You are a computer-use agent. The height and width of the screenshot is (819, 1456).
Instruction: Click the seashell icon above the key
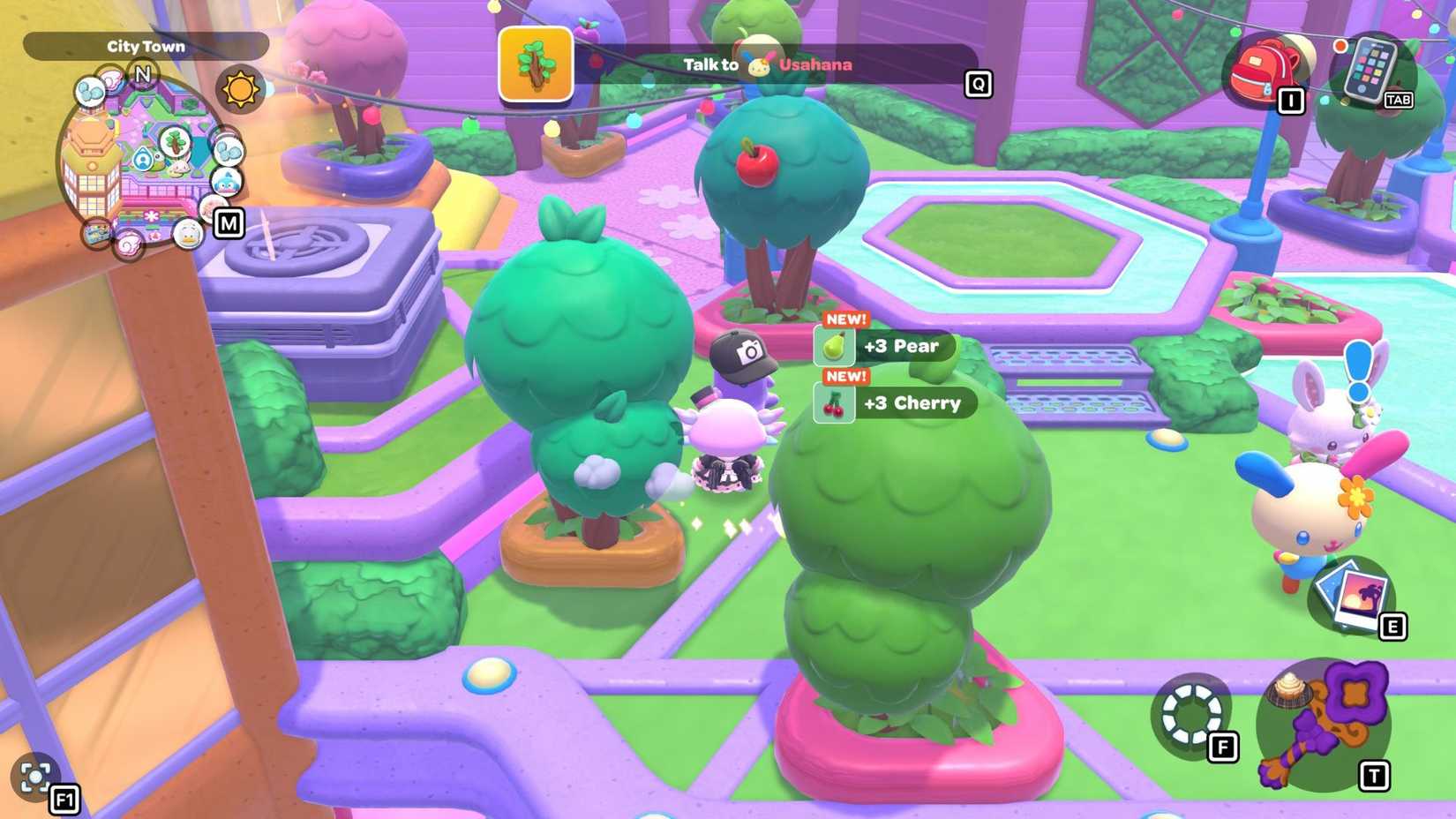pos(1288,688)
